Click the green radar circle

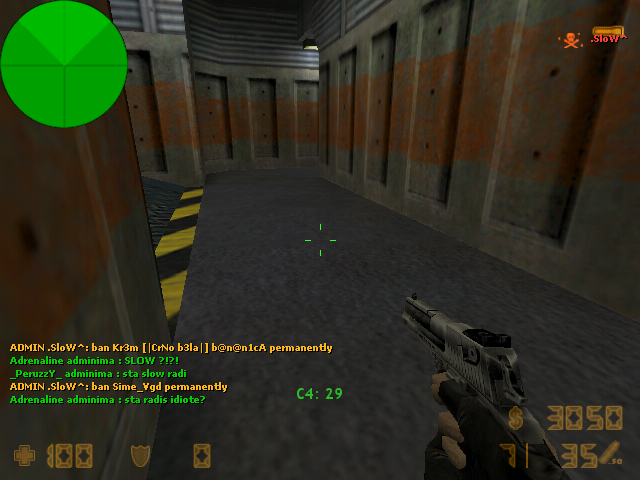pyautogui.click(x=58, y=63)
